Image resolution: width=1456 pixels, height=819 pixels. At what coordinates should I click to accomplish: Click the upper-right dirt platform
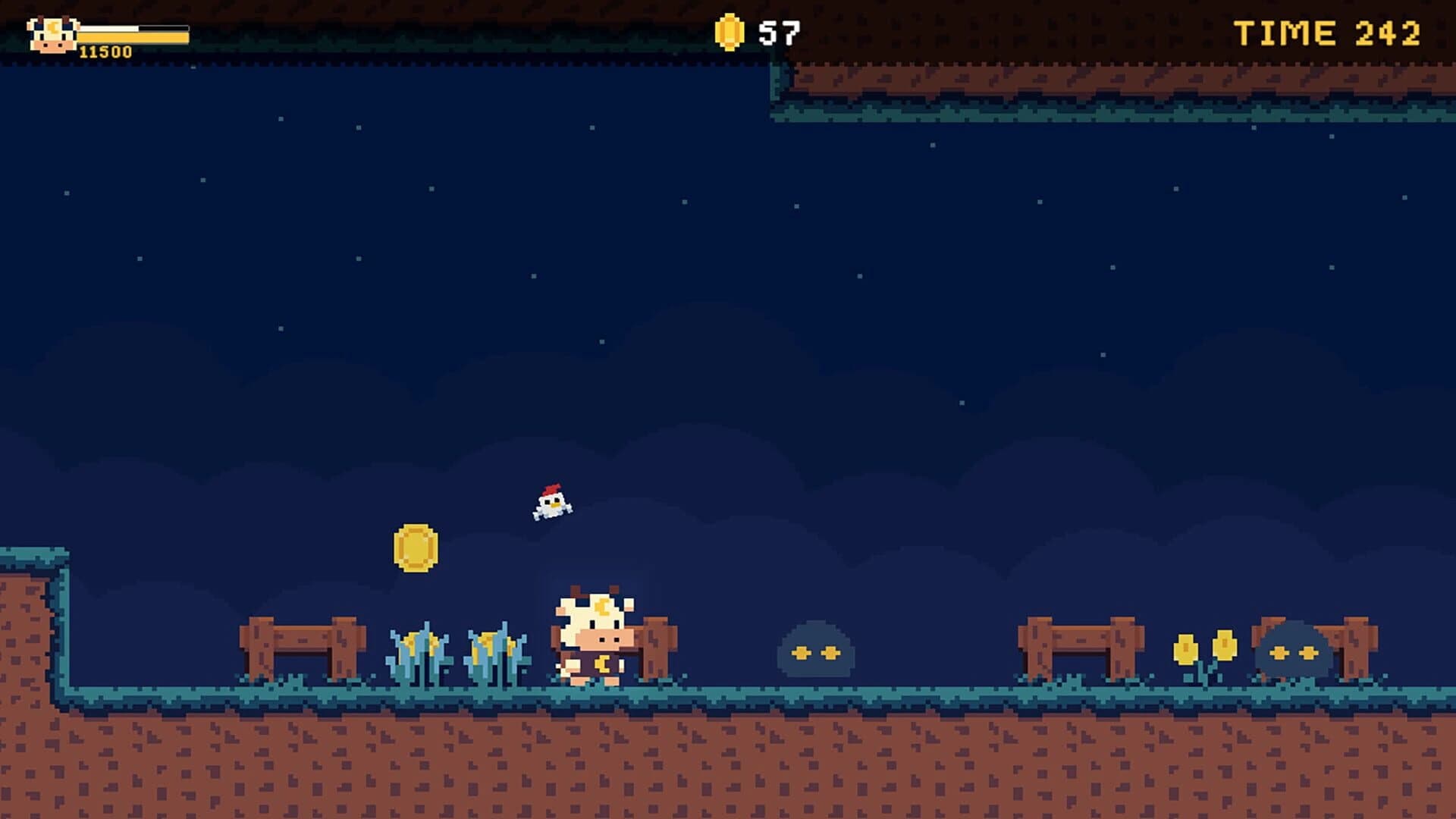[1100, 83]
